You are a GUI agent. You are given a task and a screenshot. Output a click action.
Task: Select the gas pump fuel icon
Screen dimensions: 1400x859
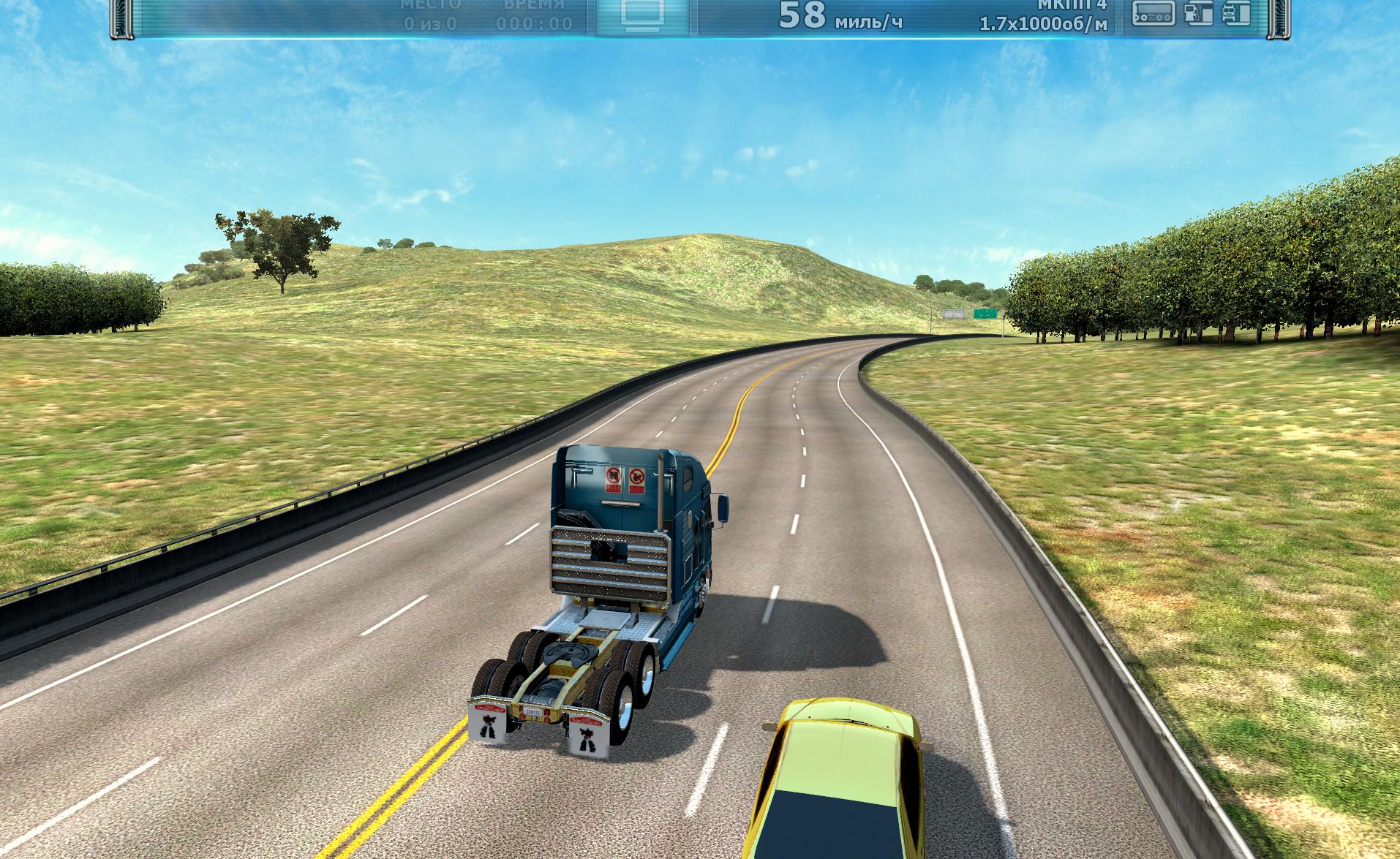1197,13
